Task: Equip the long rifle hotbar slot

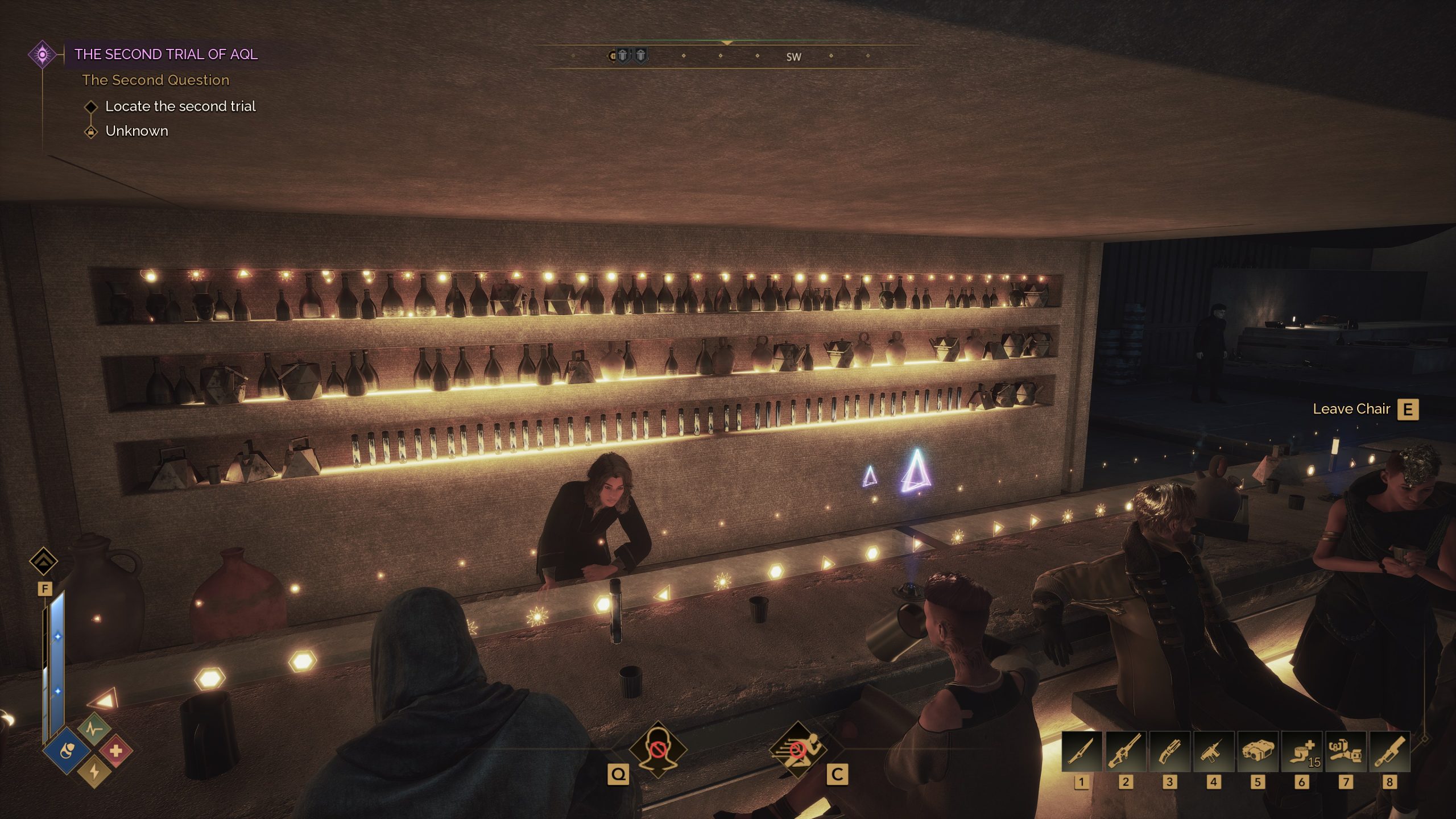Action: [x=1126, y=752]
